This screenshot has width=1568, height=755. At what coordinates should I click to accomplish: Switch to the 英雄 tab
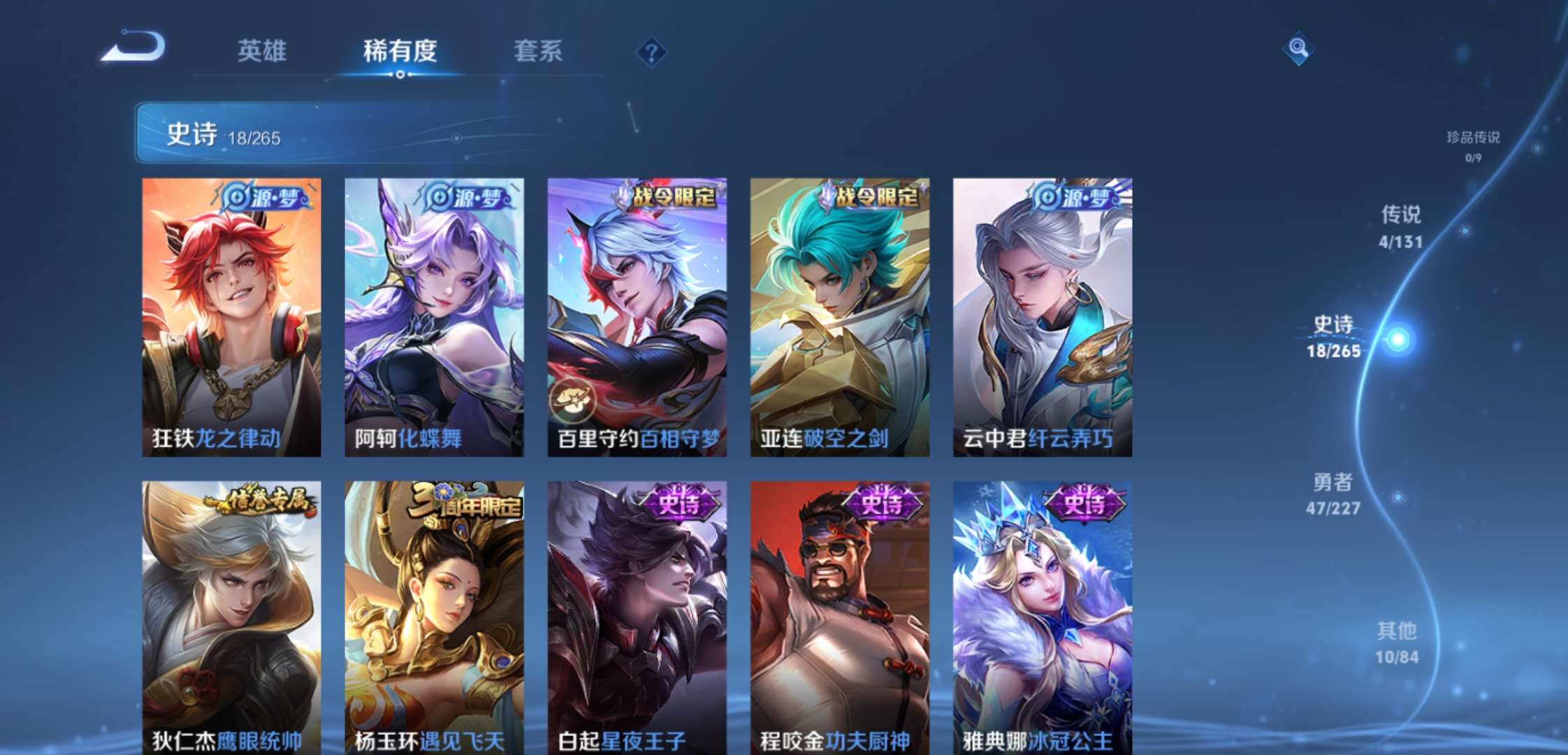click(263, 50)
